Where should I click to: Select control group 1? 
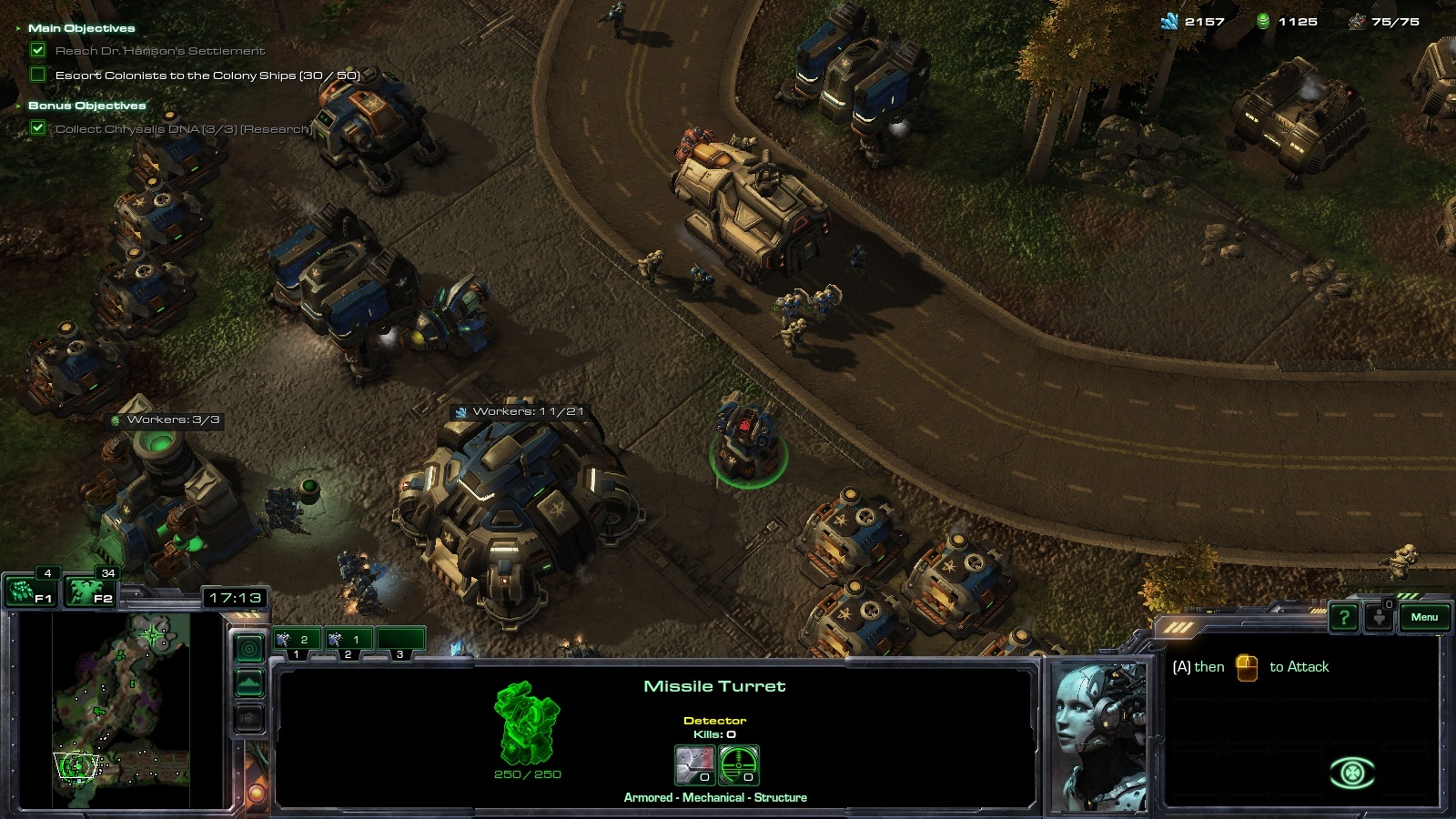point(297,641)
